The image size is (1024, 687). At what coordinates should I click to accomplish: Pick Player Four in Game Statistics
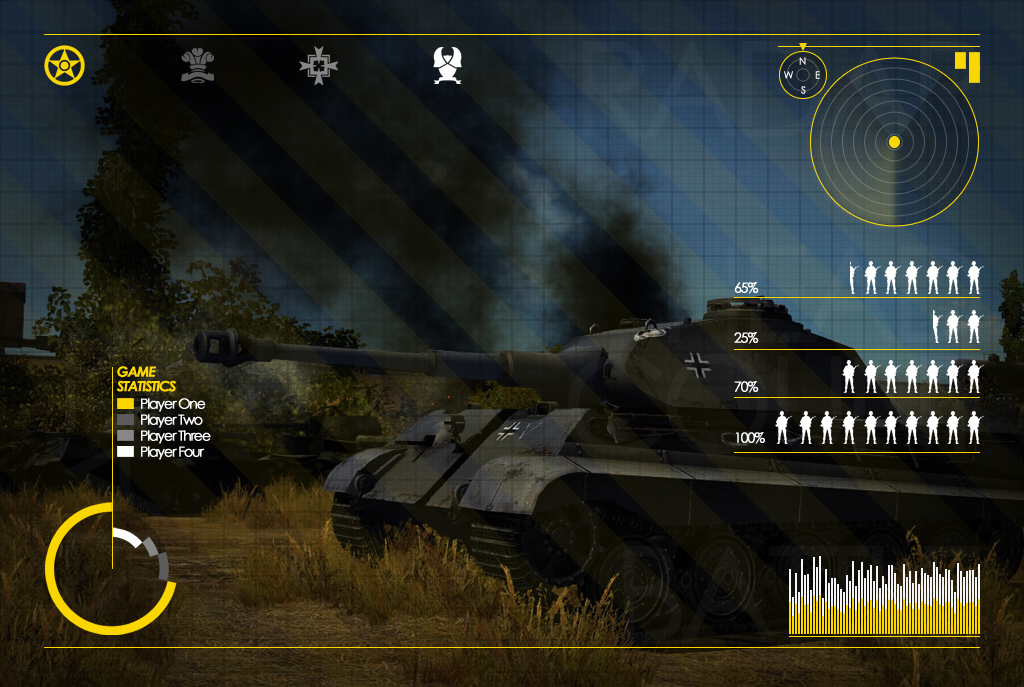tap(162, 452)
